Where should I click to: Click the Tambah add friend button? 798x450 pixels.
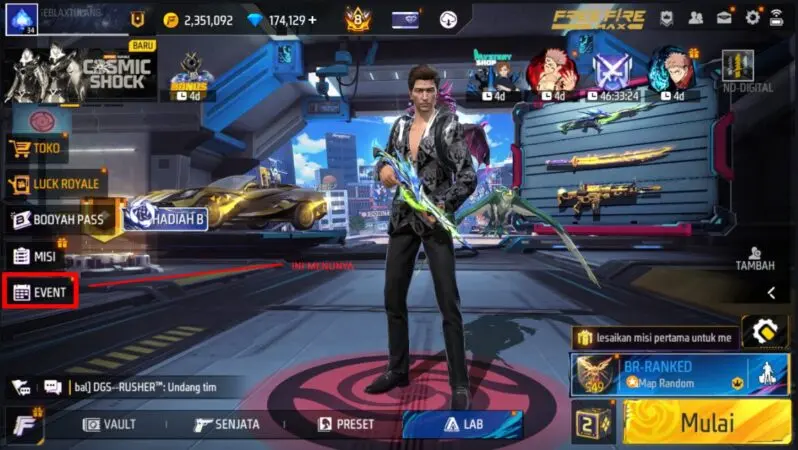pos(755,258)
